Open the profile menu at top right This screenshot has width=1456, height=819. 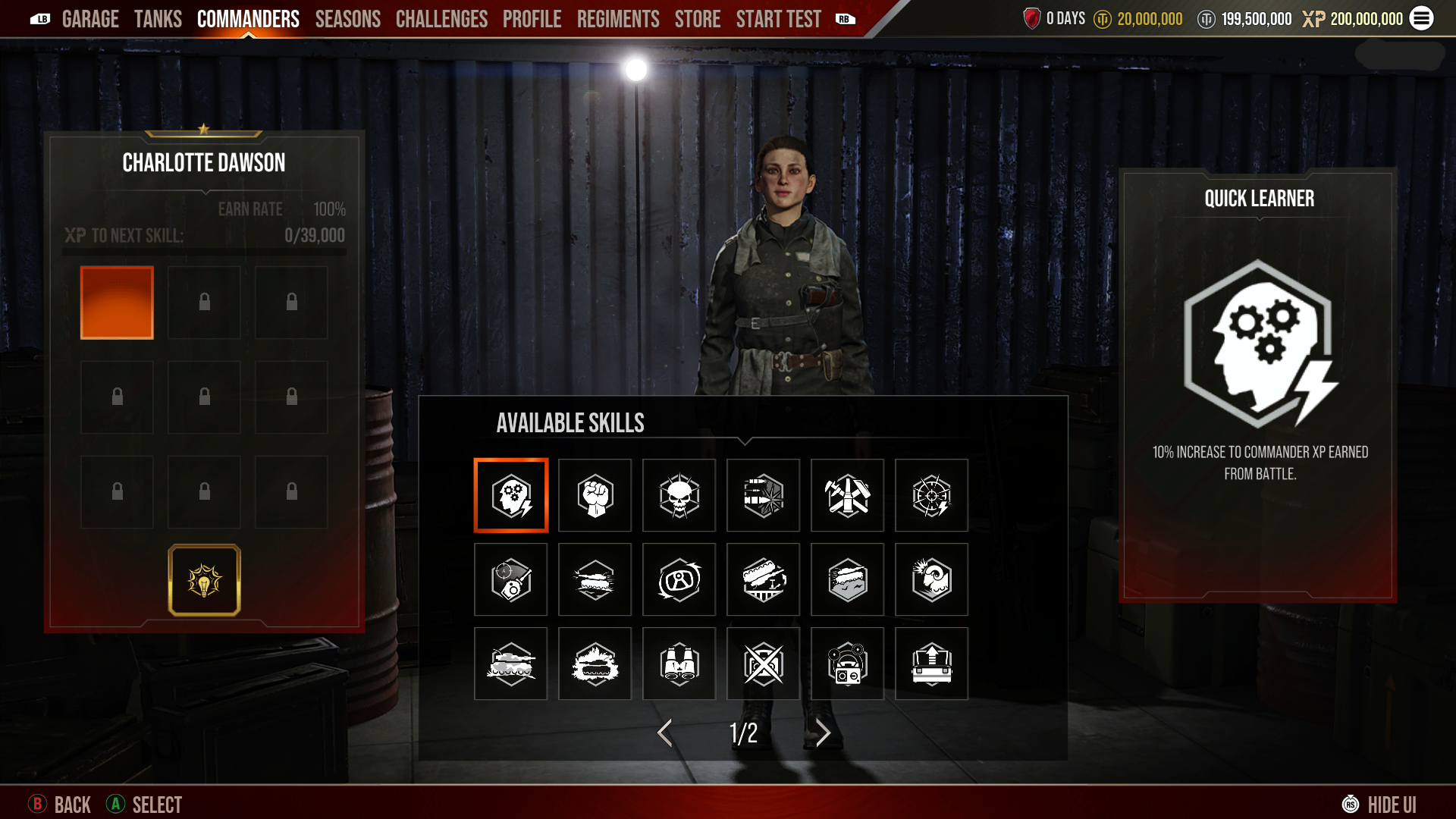(1423, 19)
